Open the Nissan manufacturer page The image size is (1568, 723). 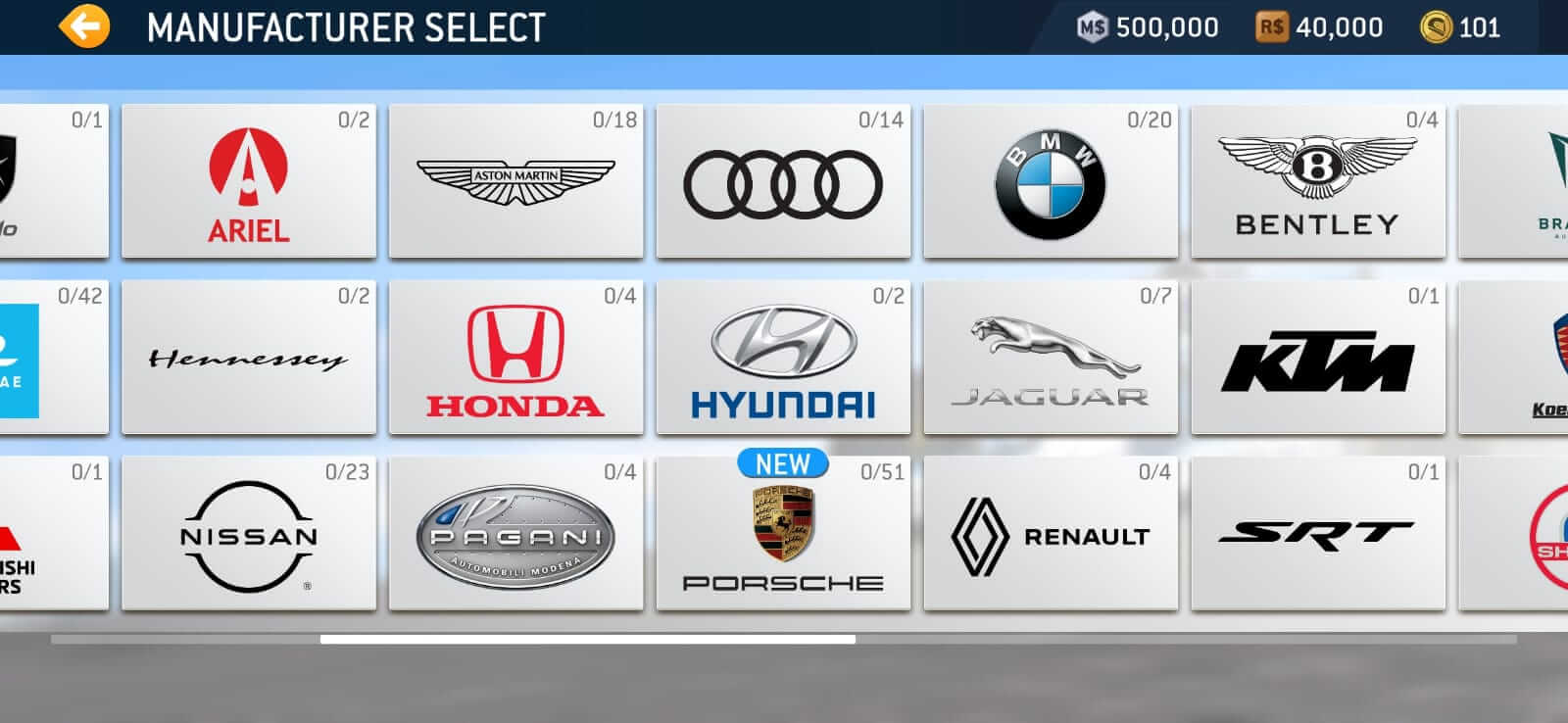(248, 534)
